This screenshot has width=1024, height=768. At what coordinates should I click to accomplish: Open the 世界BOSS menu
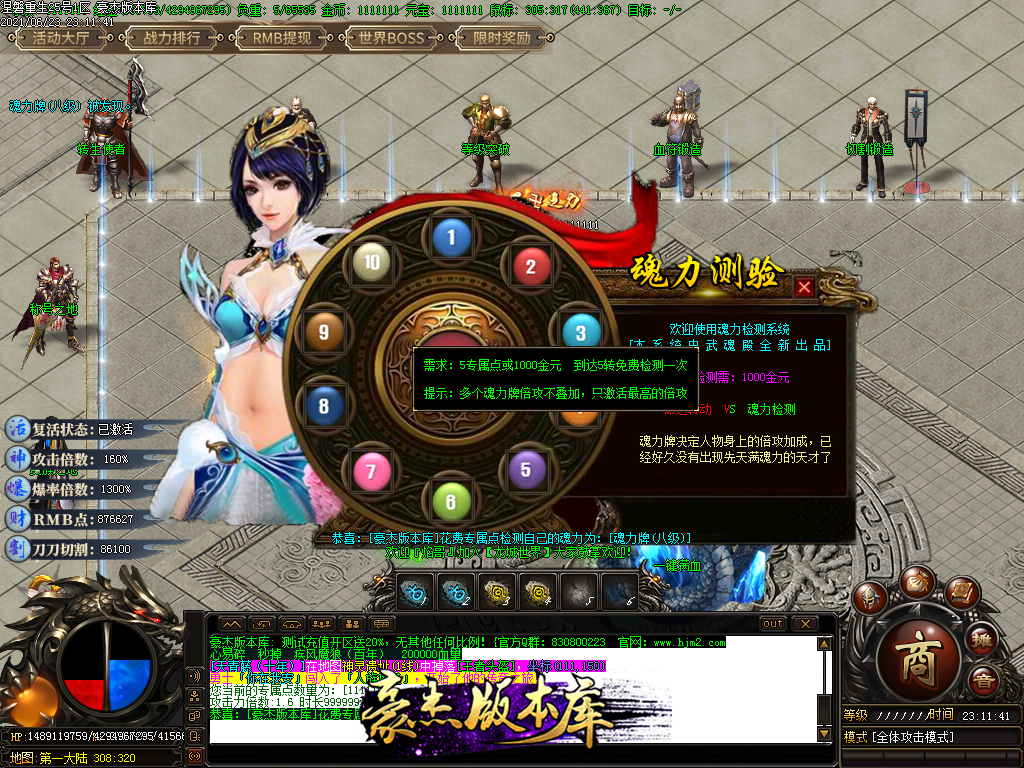pyautogui.click(x=391, y=39)
